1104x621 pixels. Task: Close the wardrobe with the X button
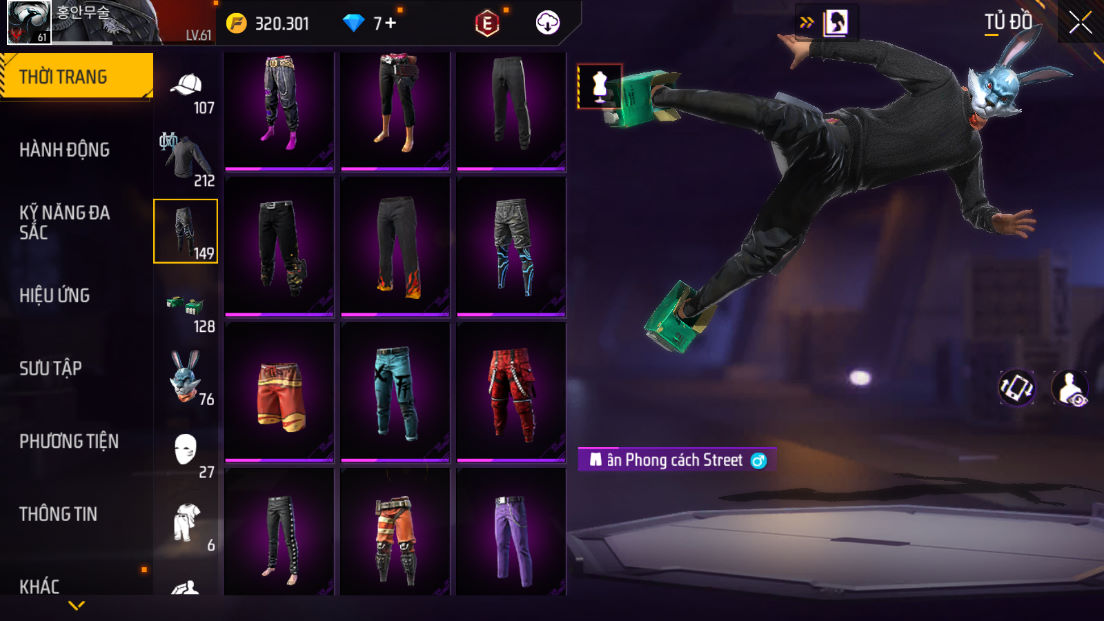pos(1080,23)
